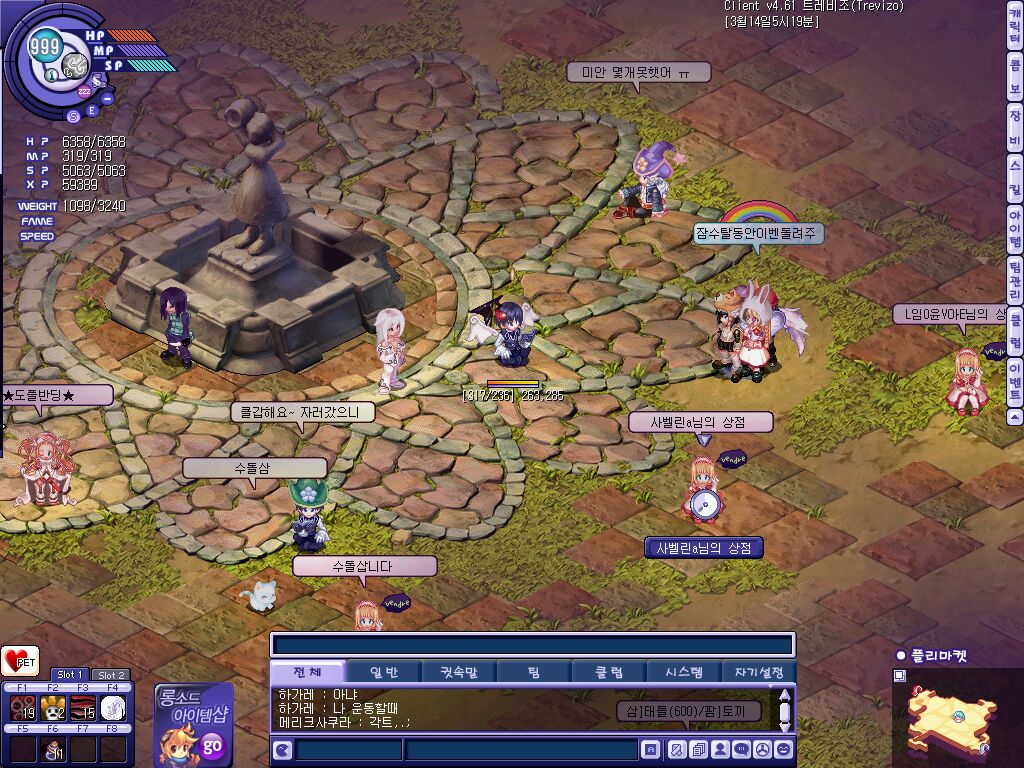Switch chat to the 귓속말 (Whisper) tab
The image size is (1024, 768).
pos(459,672)
